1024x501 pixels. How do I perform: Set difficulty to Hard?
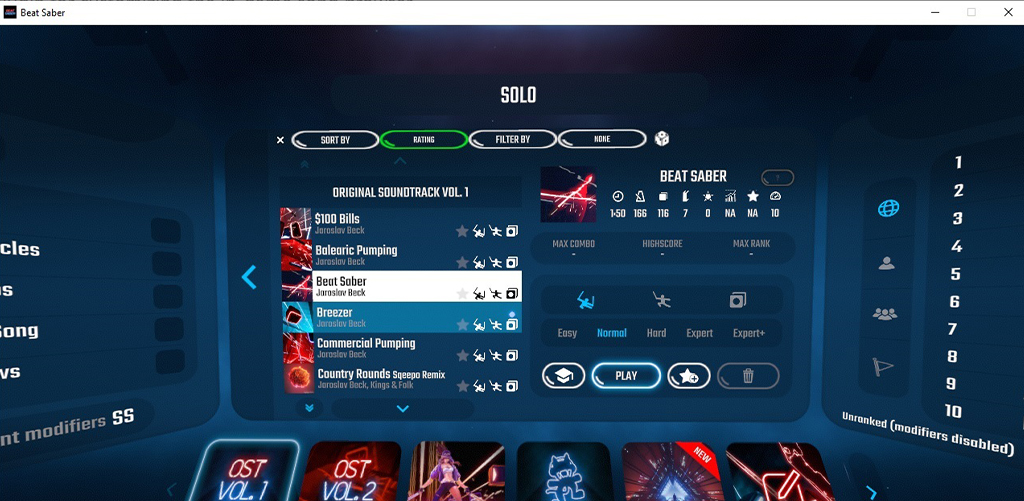[x=656, y=333]
